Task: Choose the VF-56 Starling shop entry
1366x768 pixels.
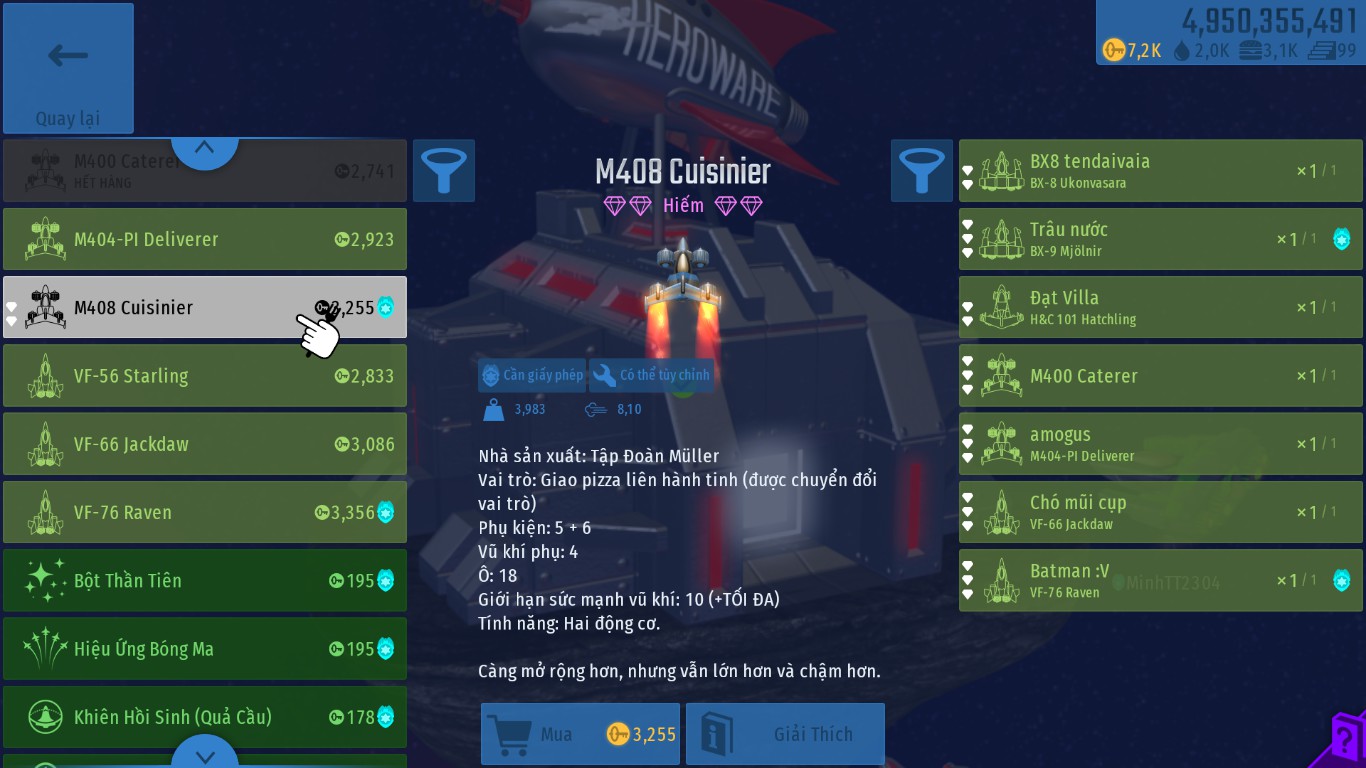Action: pyautogui.click(x=205, y=376)
